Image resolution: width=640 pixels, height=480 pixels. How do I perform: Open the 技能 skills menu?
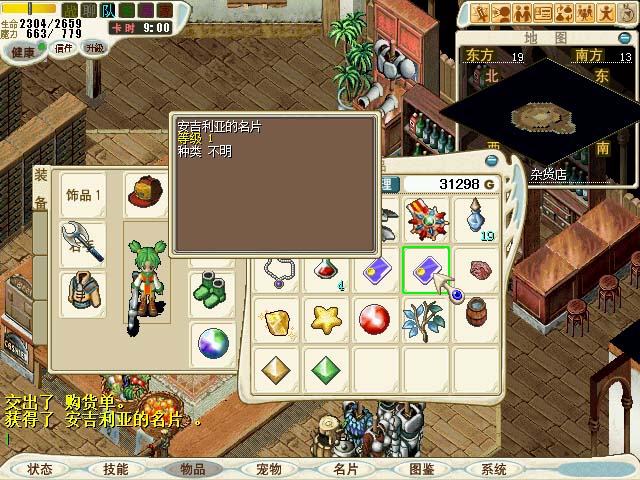[115, 469]
